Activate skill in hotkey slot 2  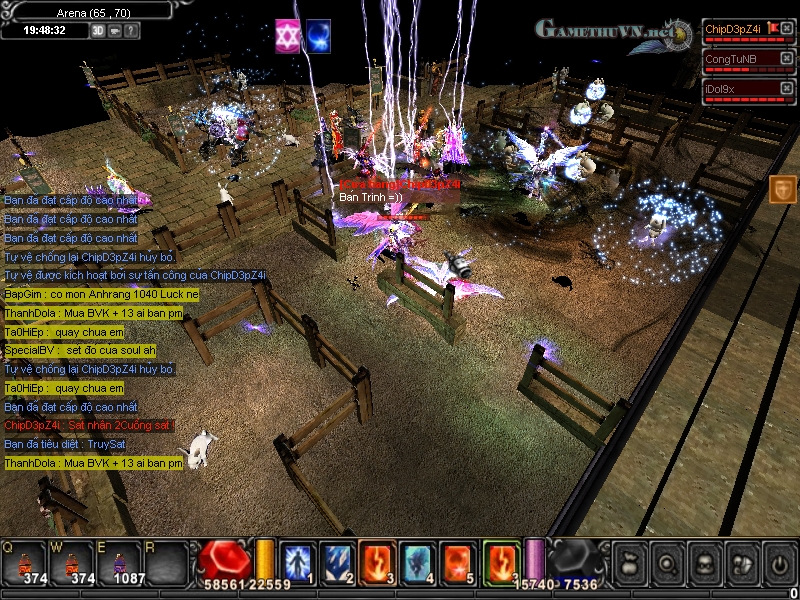click(x=336, y=561)
